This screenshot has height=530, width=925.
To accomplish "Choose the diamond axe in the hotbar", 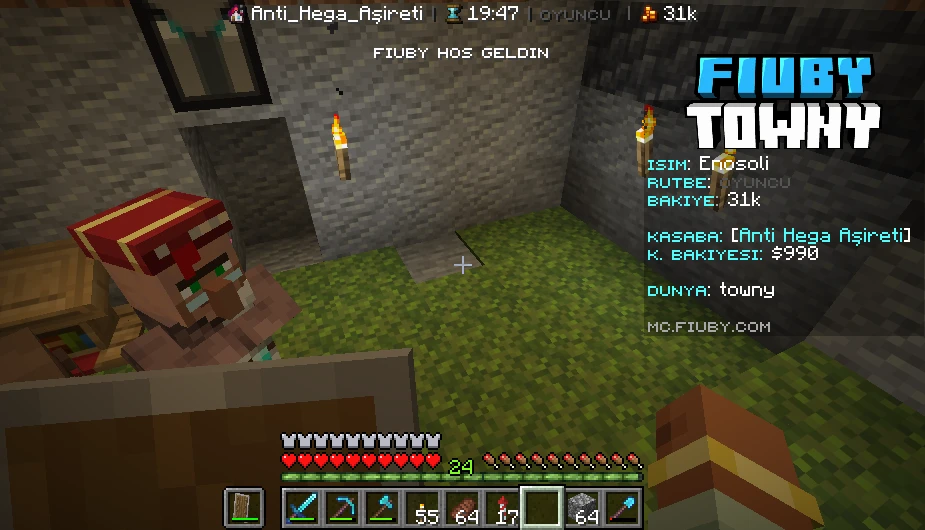I will (x=382, y=508).
